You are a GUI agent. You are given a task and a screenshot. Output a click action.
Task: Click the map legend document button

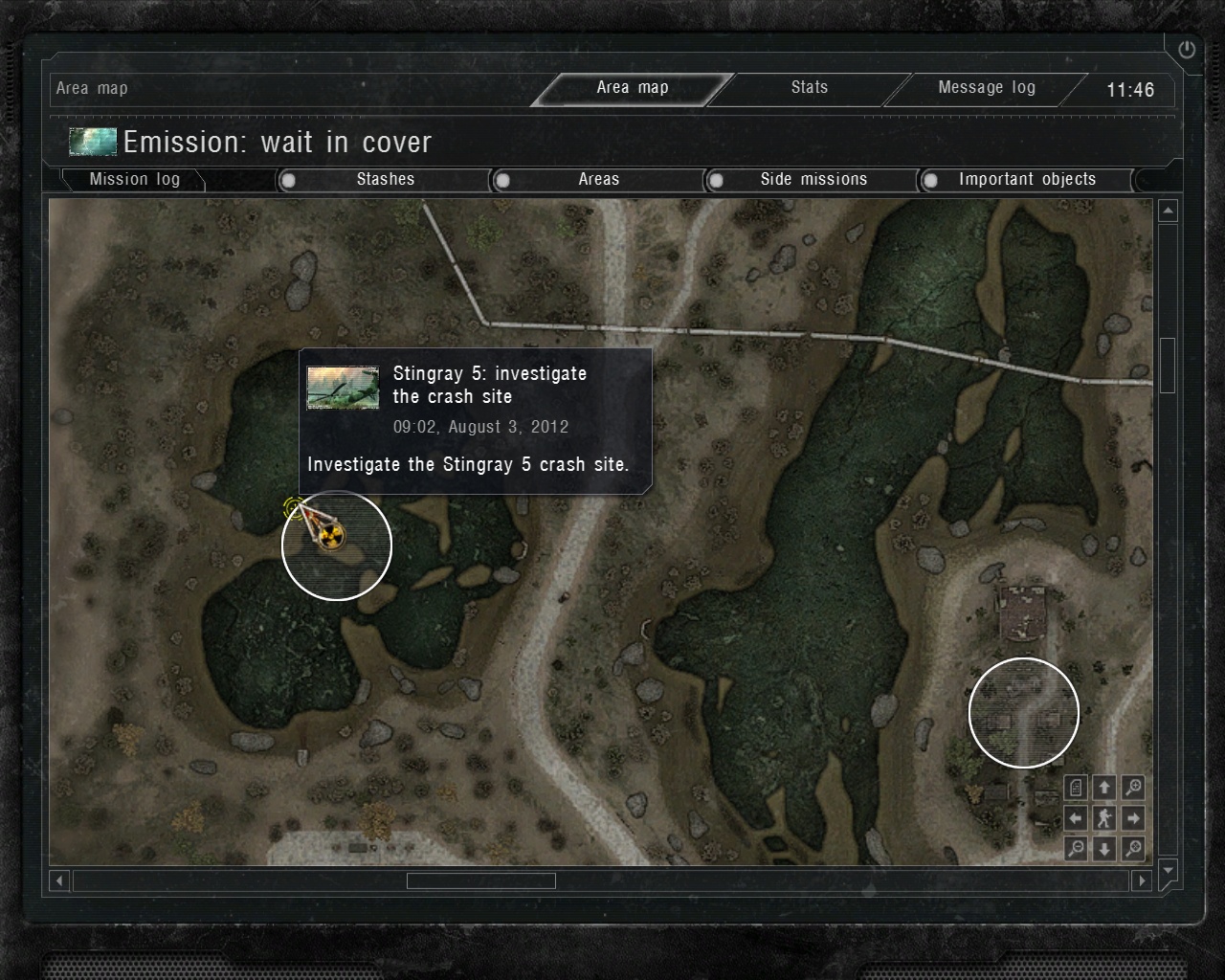pyautogui.click(x=1076, y=788)
